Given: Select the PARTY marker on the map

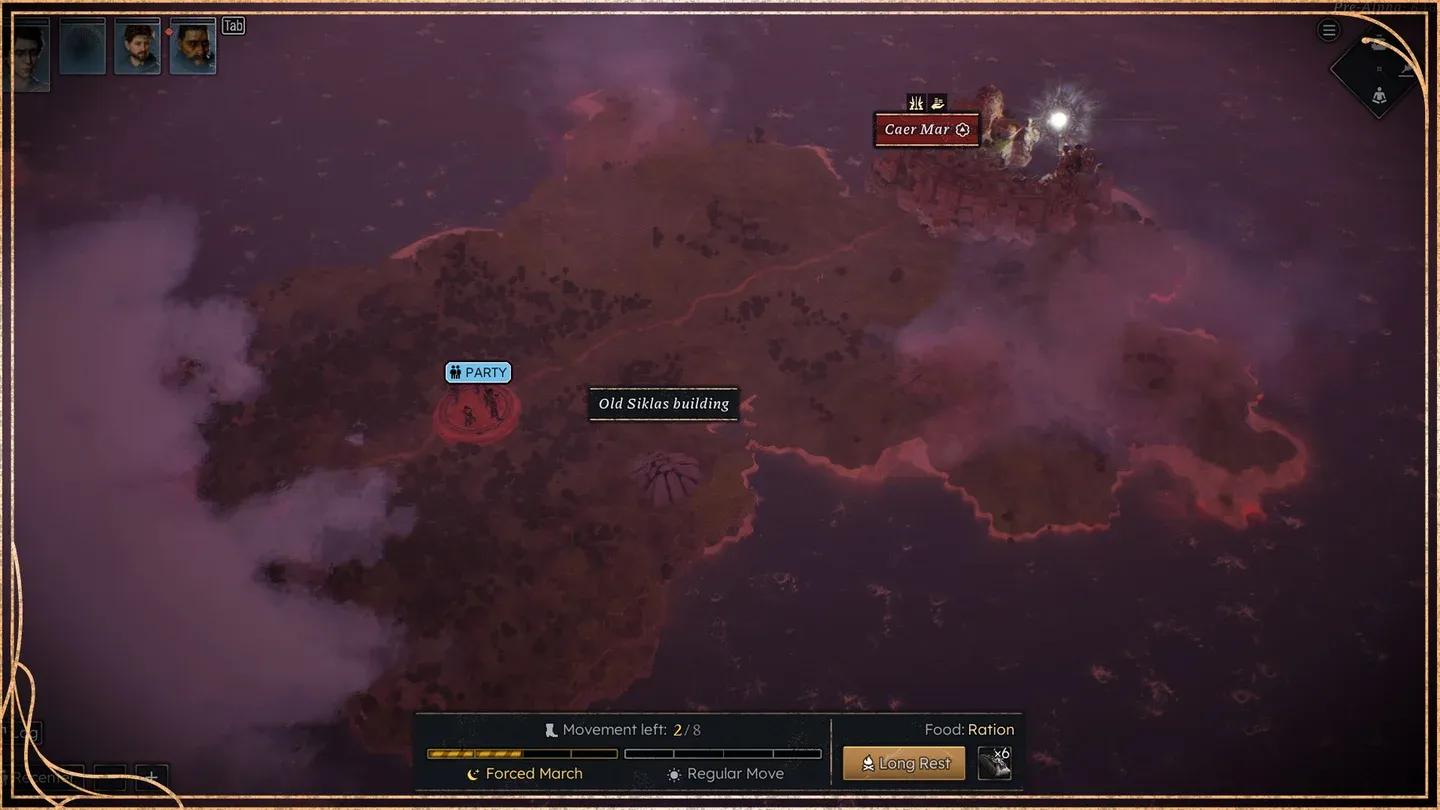Looking at the screenshot, I should click(478, 372).
